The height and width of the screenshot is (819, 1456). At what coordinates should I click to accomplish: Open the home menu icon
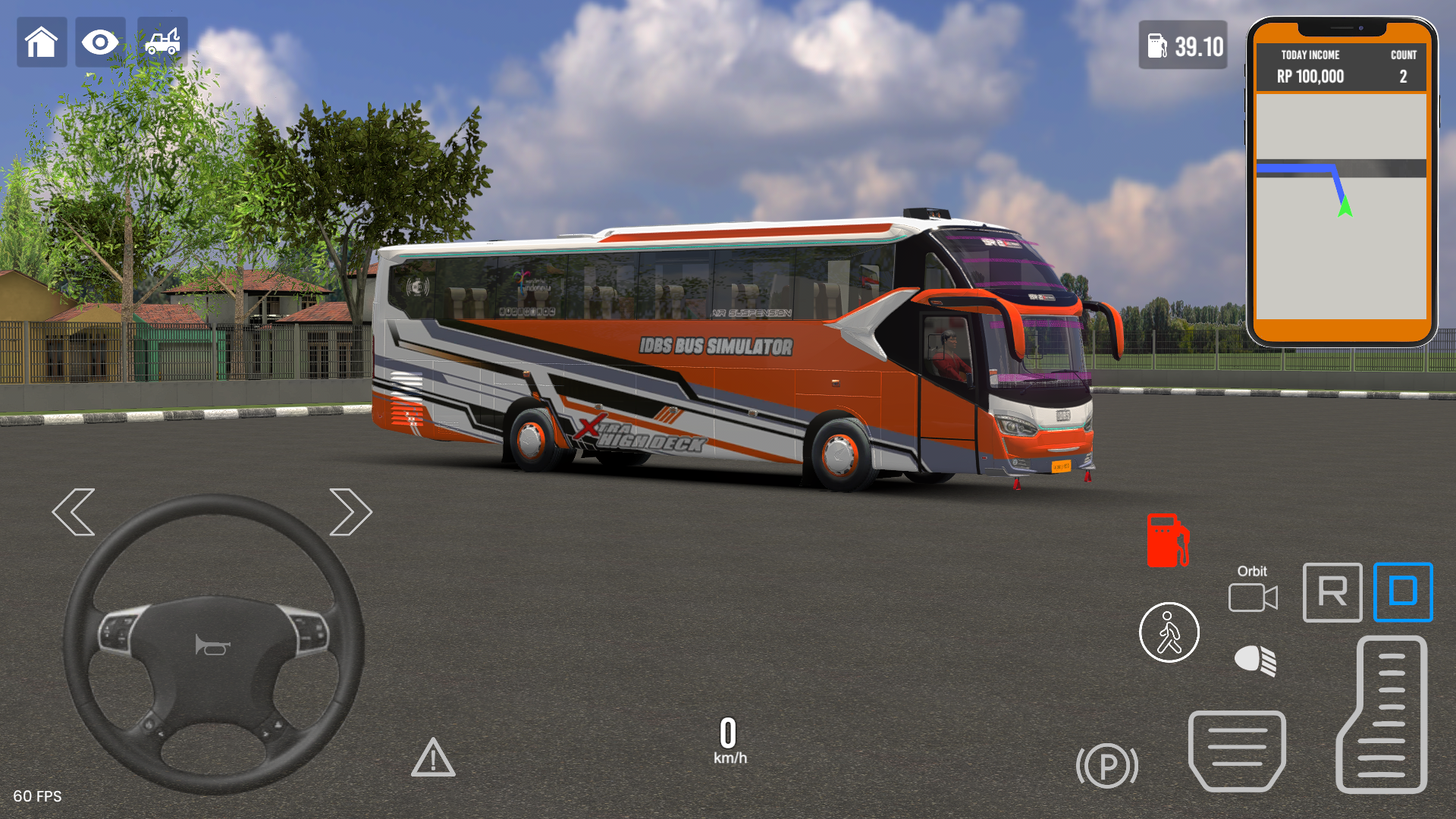pos(42,42)
